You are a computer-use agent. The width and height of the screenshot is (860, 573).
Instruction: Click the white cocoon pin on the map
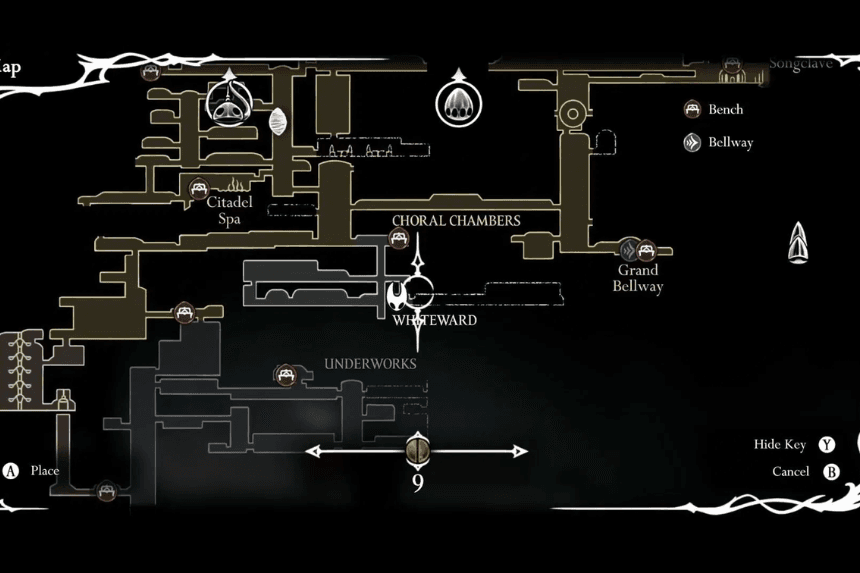coord(278,122)
